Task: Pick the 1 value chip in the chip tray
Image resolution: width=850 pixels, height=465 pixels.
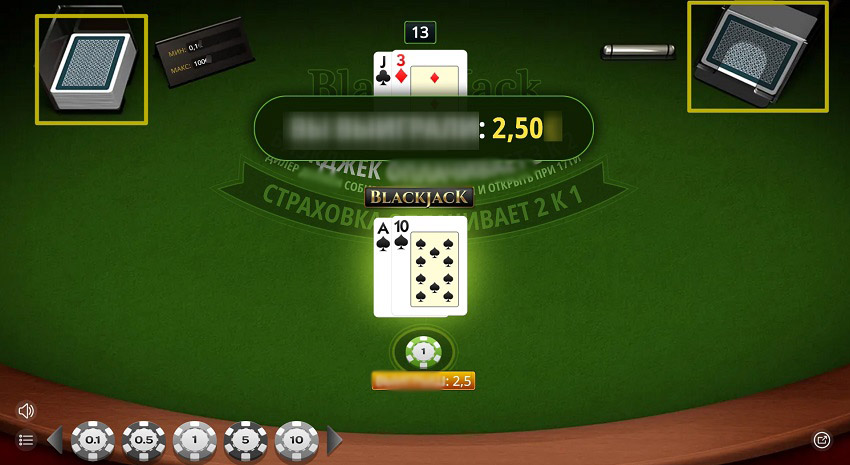Action: [x=195, y=440]
